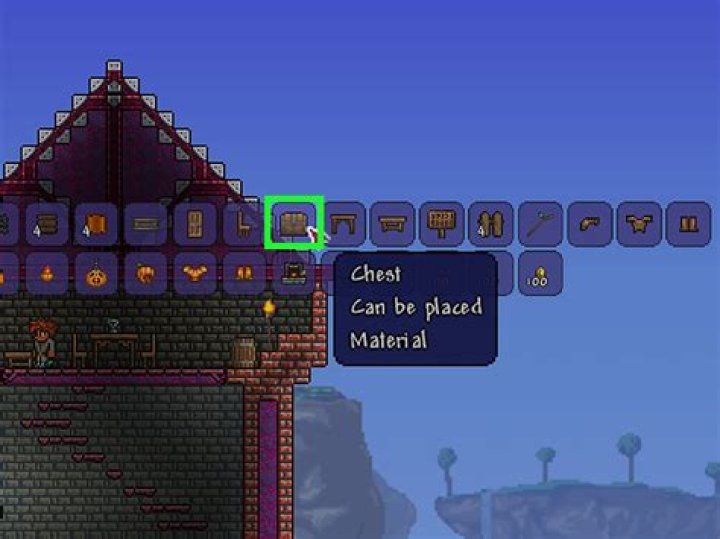The height and width of the screenshot is (539, 720).
Task: Choose the furnace crafting slot
Action: (293, 272)
